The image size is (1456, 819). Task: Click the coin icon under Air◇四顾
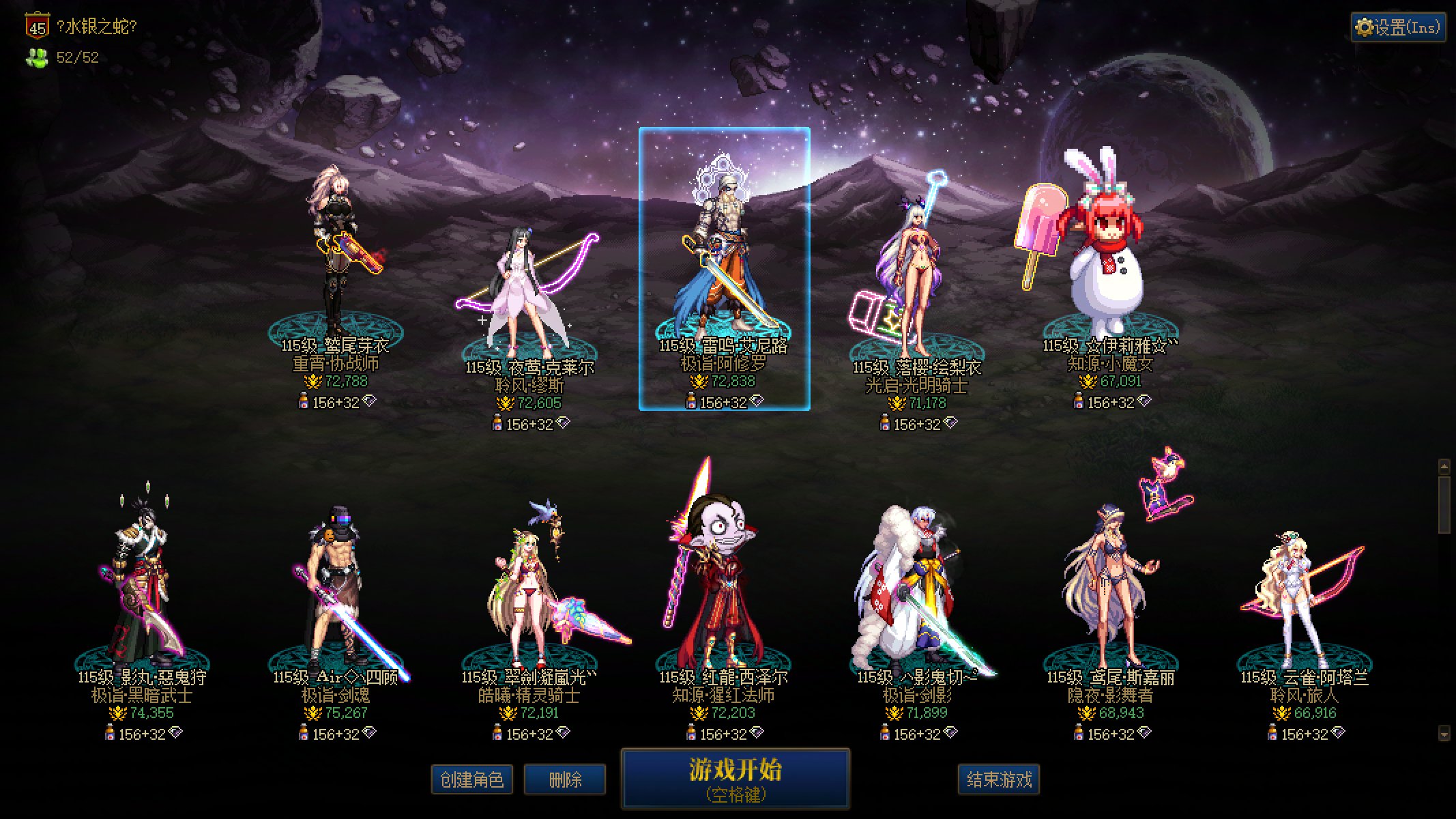point(312,713)
